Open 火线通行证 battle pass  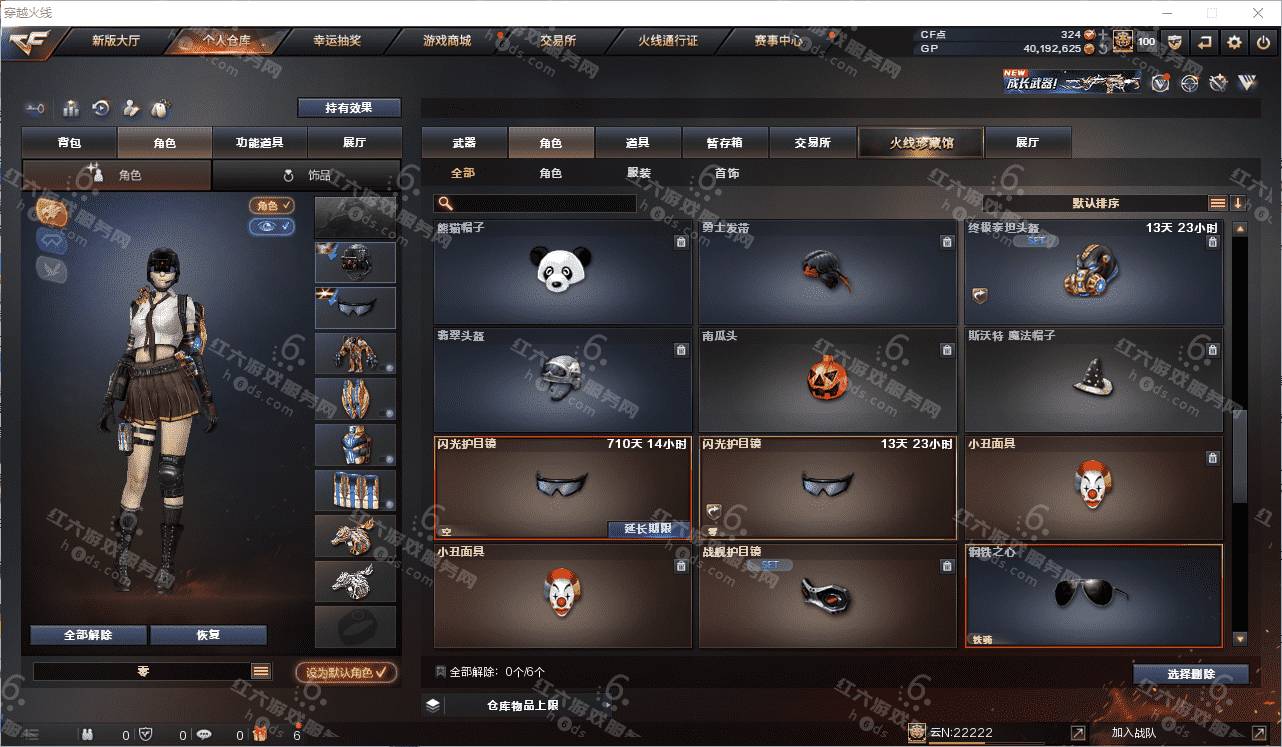pos(668,41)
